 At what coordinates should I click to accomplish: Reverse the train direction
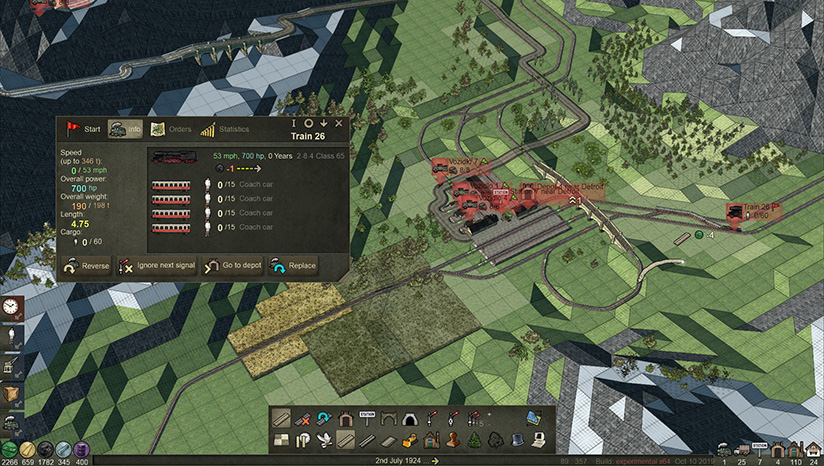[86, 266]
